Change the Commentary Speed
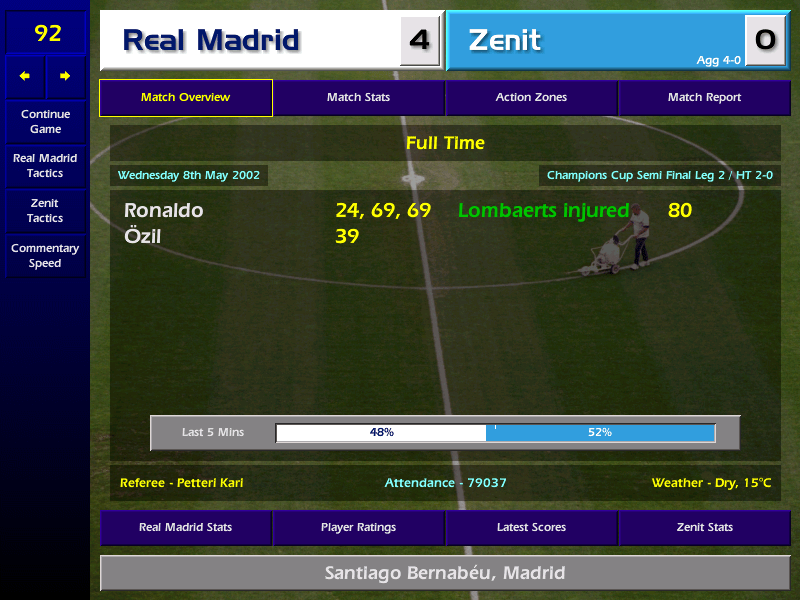 point(45,256)
